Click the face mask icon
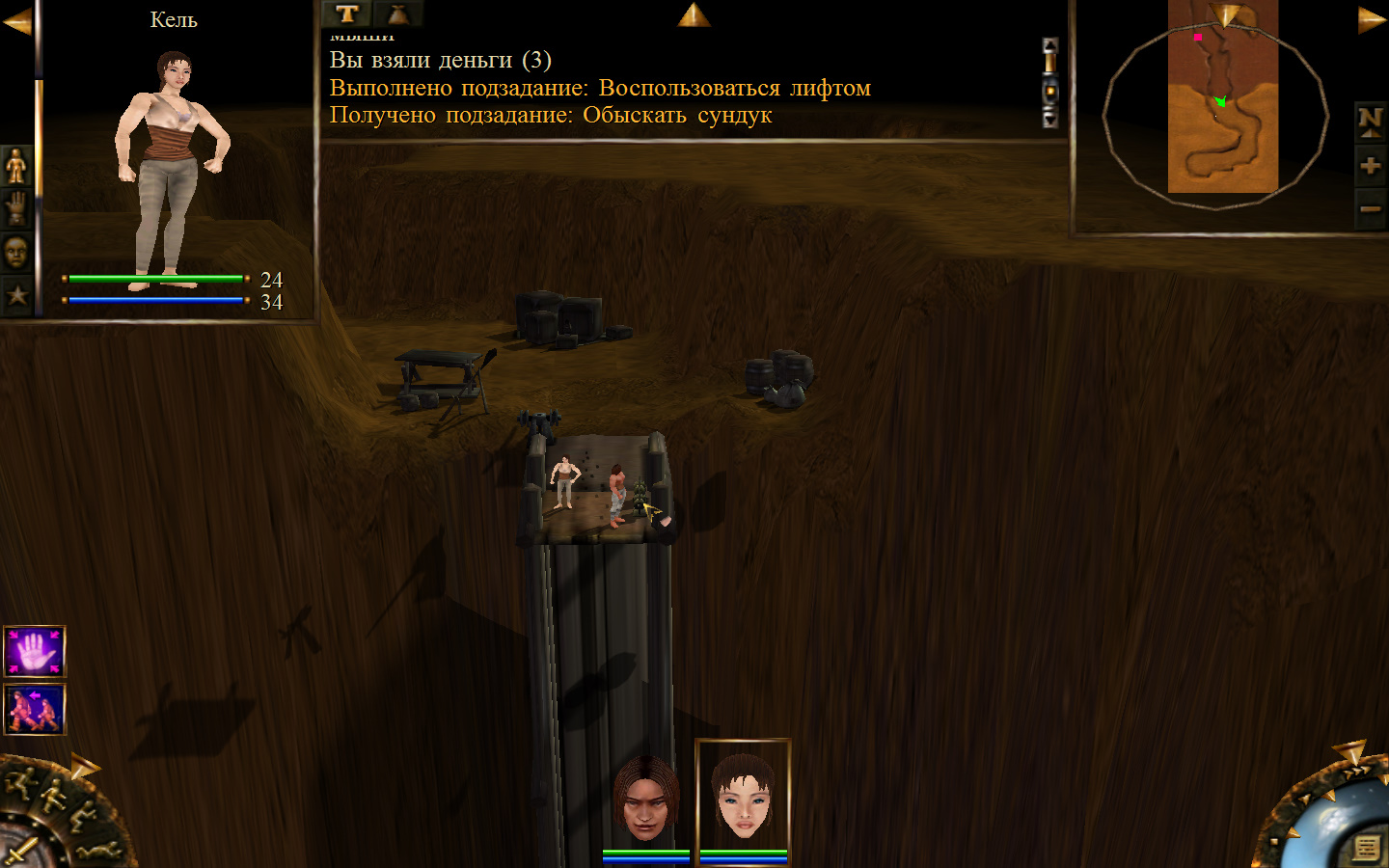 point(16,252)
